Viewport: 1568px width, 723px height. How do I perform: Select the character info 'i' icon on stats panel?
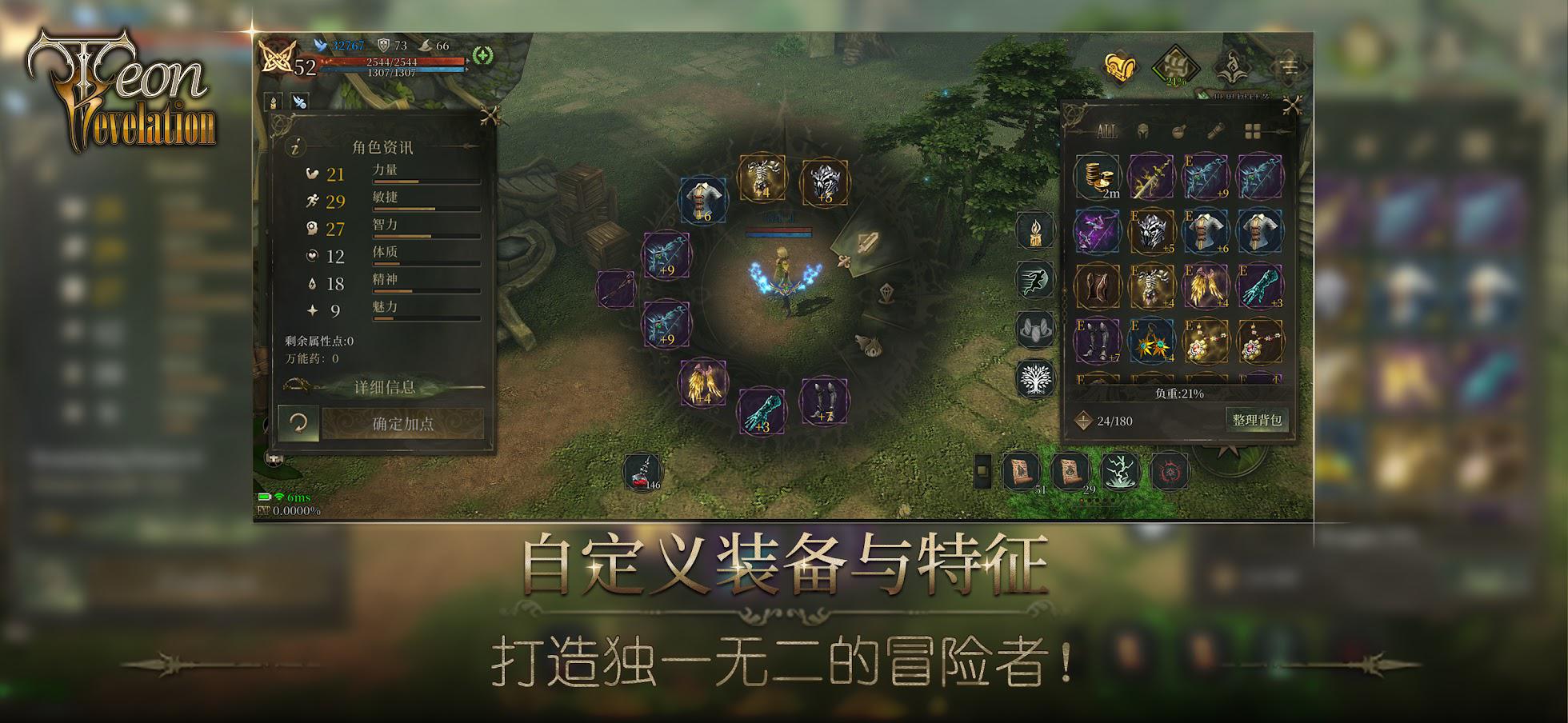298,148
